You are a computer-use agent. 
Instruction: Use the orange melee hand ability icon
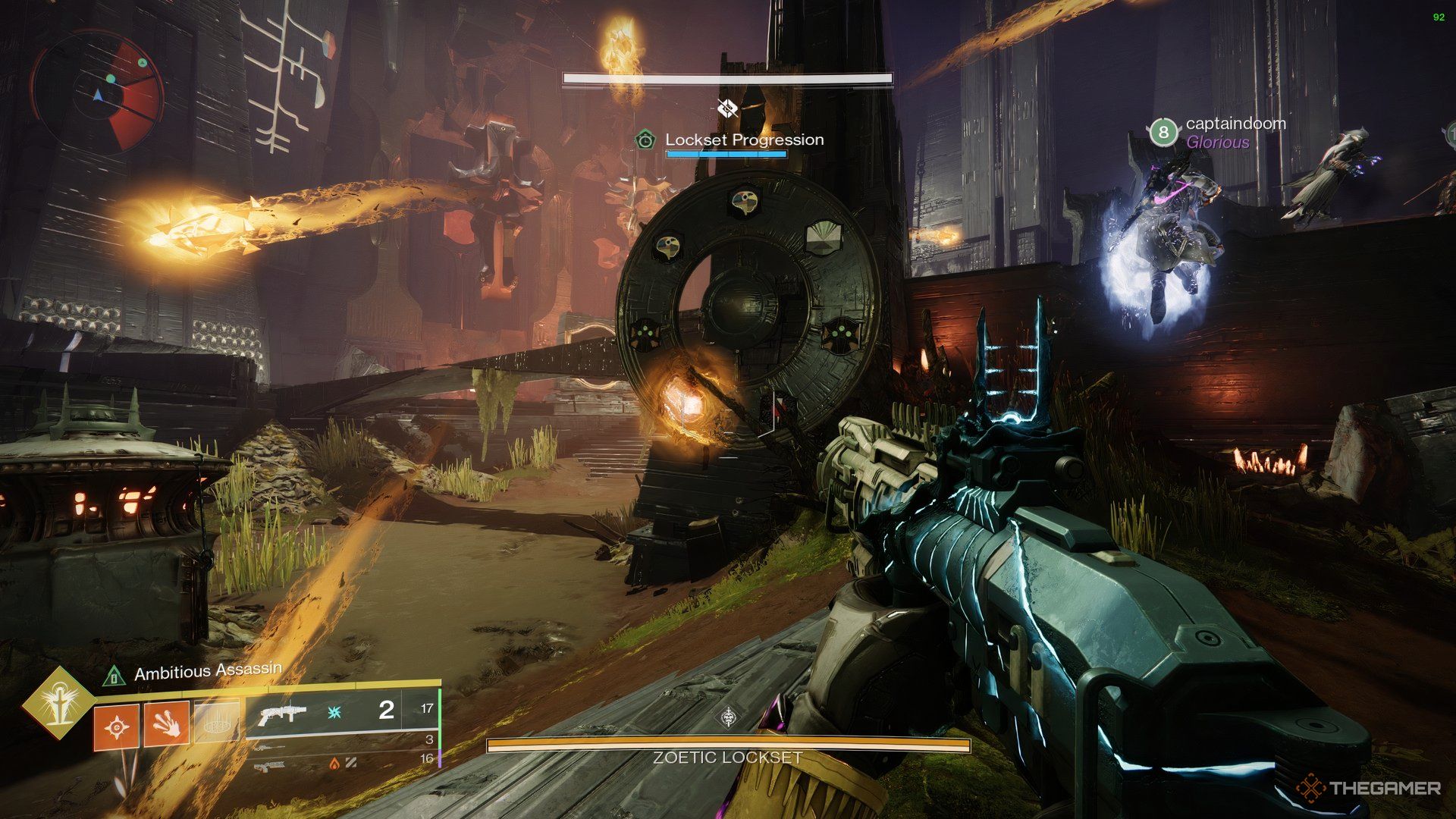point(166,722)
